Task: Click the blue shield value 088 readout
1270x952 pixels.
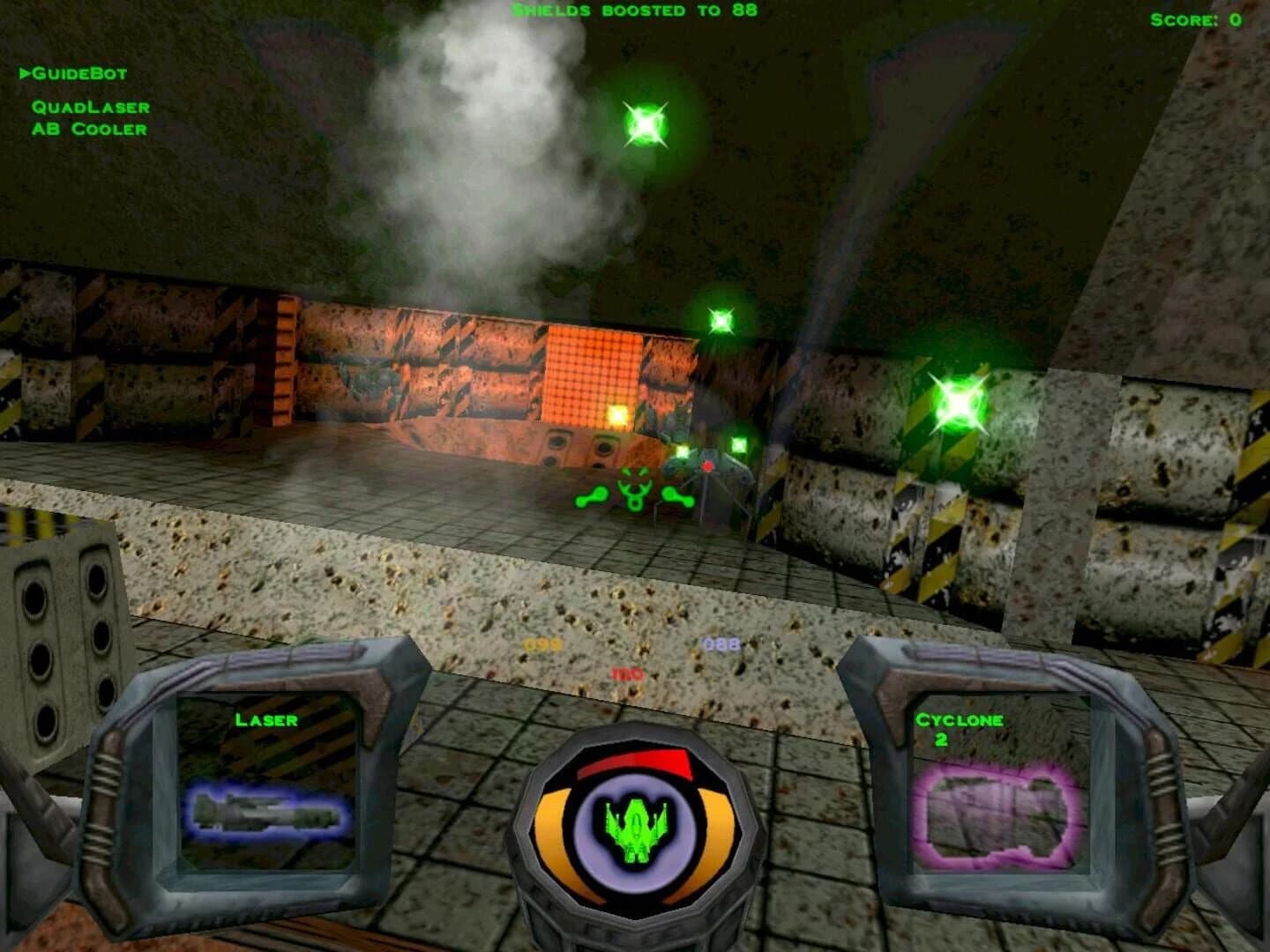Action: point(721,644)
